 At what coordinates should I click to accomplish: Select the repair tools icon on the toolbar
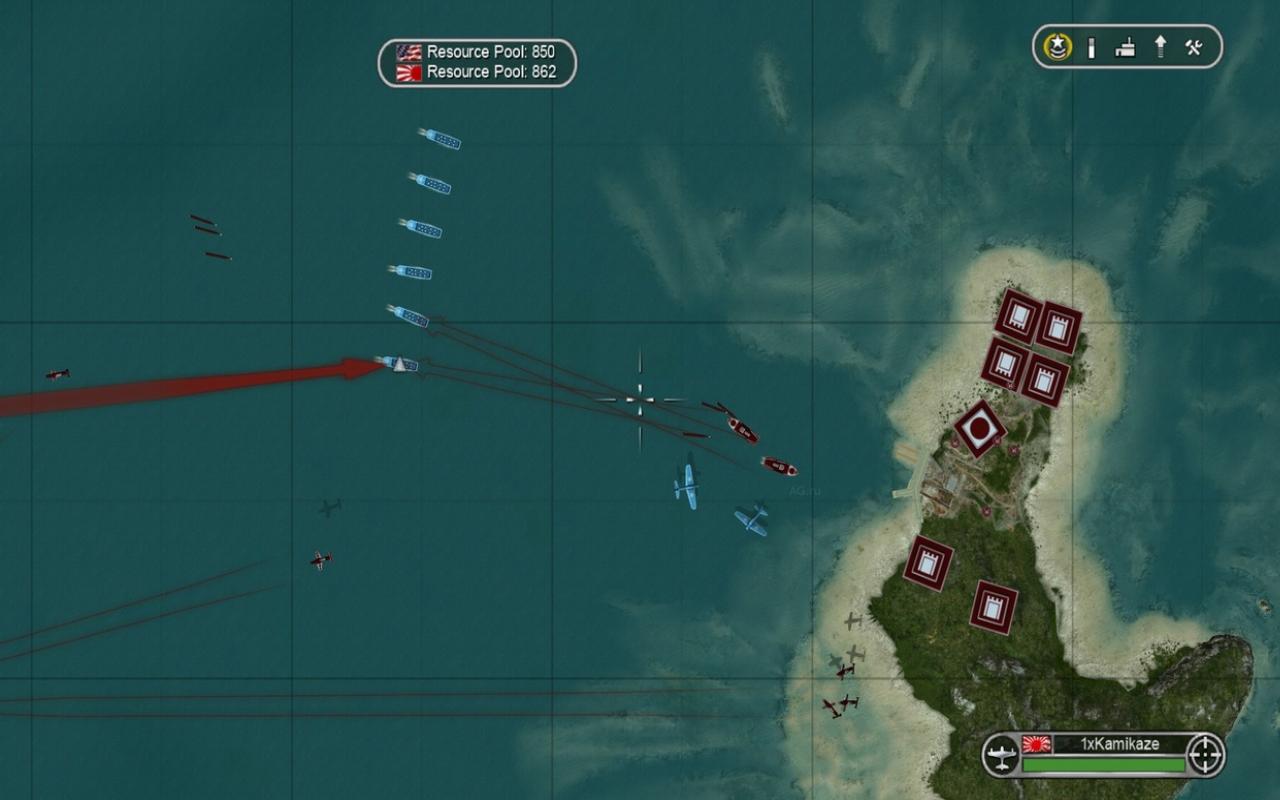[x=1193, y=46]
